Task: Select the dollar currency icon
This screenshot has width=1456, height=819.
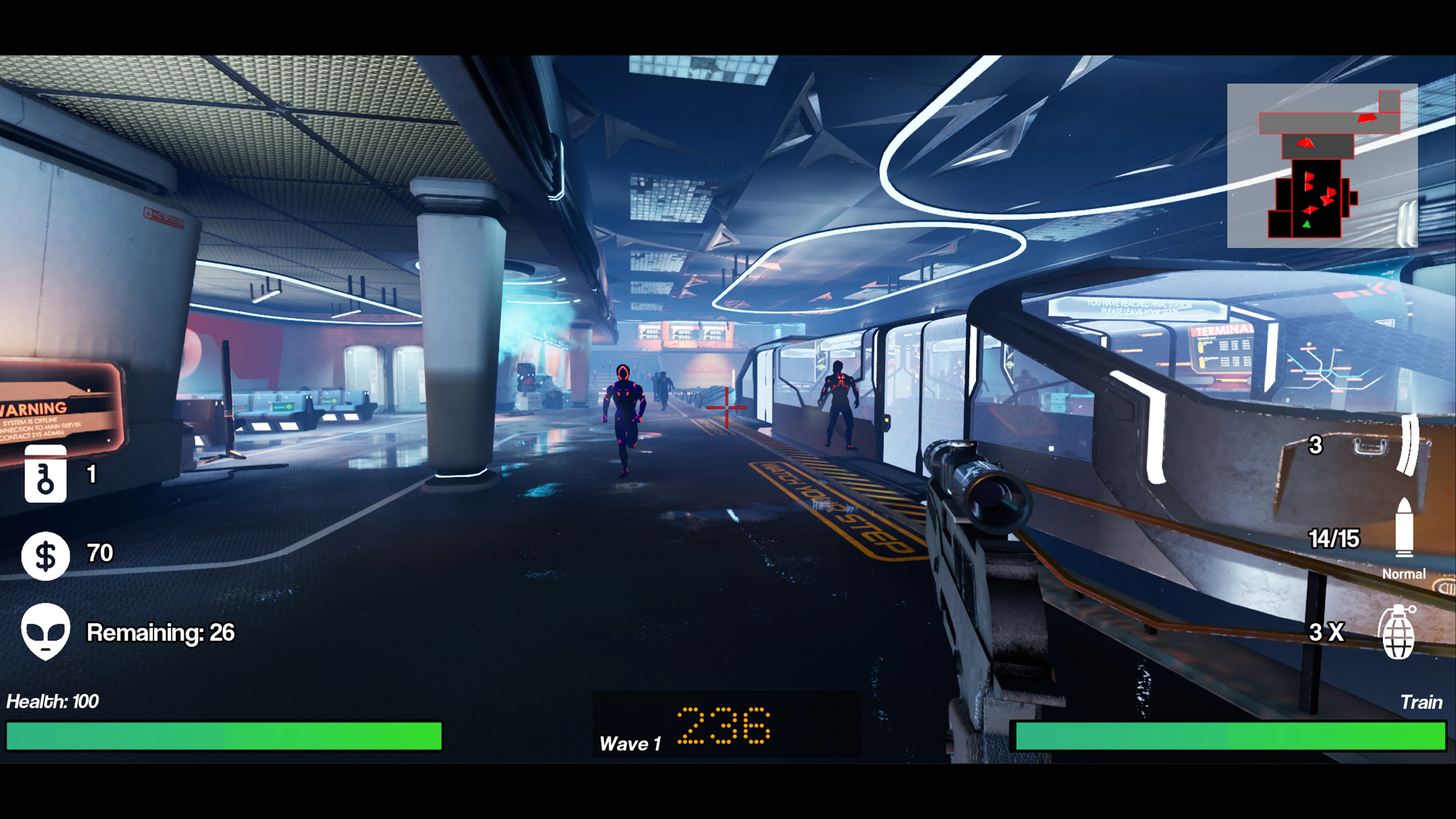Action: pyautogui.click(x=45, y=555)
